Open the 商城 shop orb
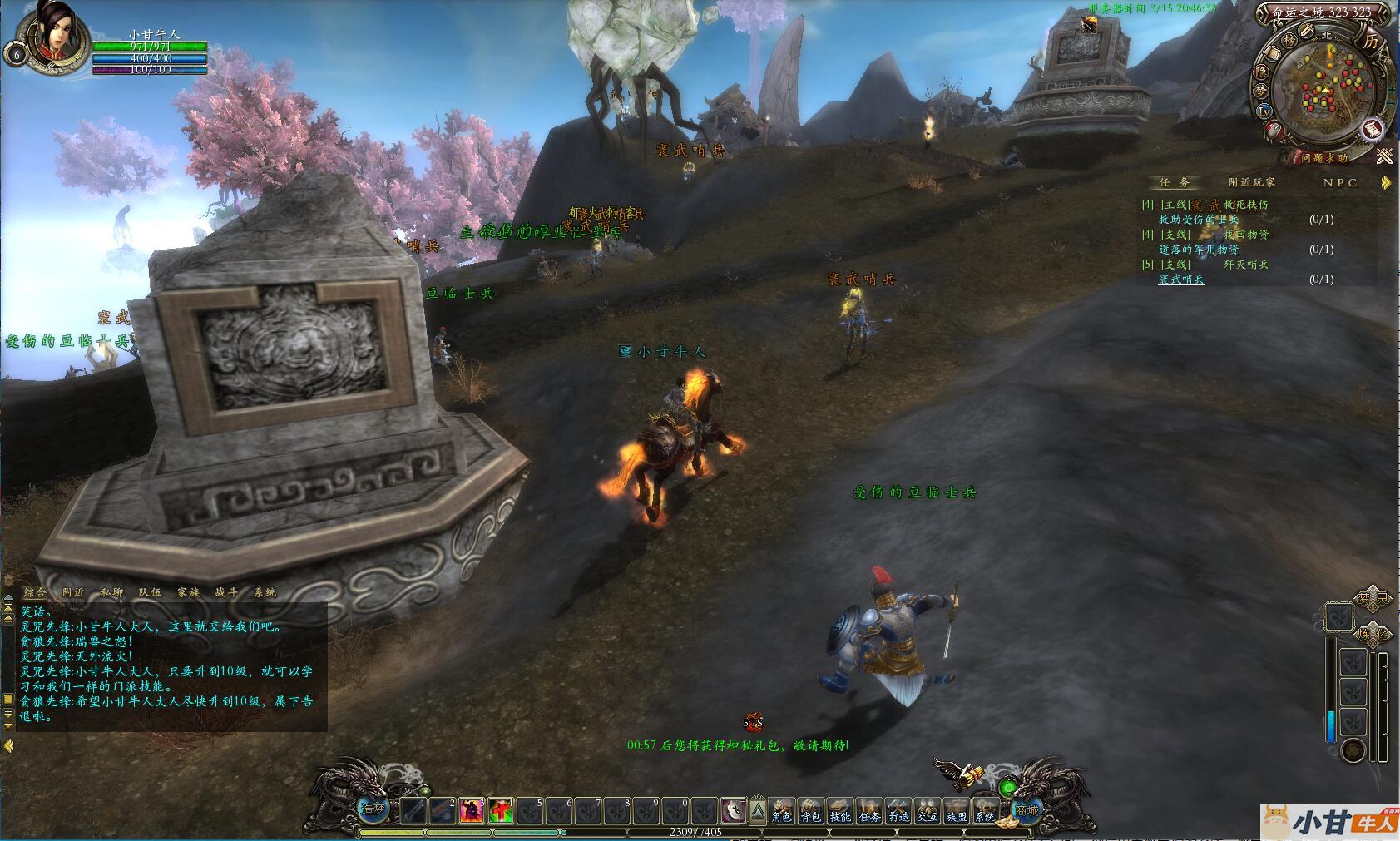1400x841 pixels. pyautogui.click(x=1027, y=809)
